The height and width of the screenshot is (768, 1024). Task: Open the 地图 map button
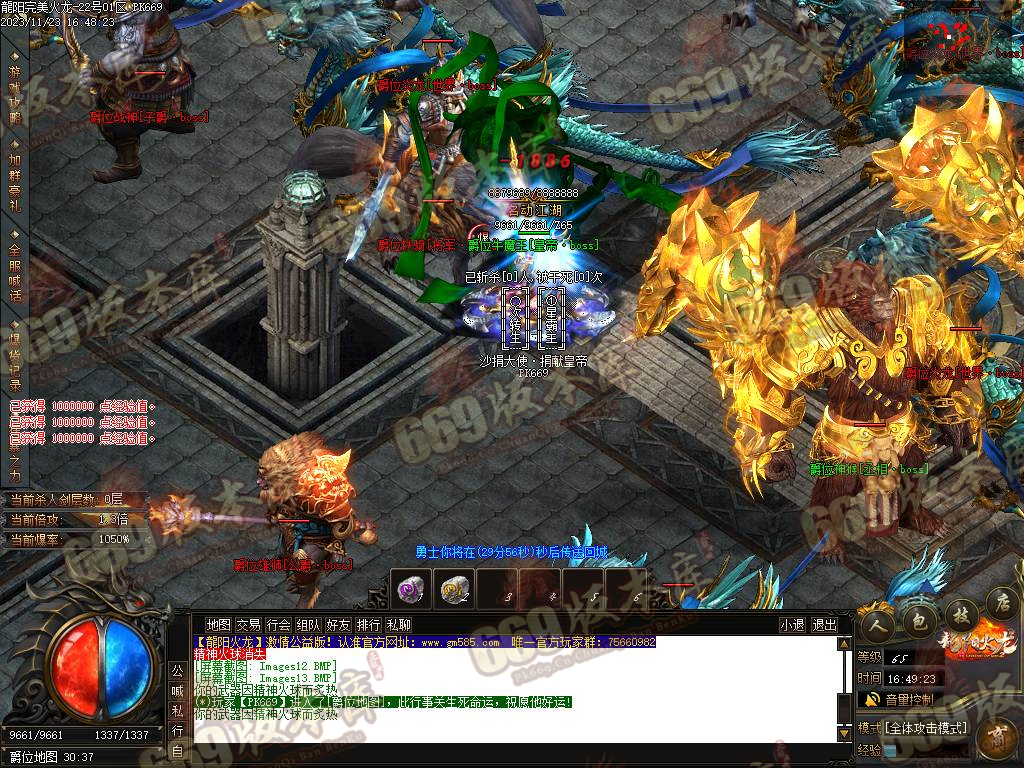218,625
